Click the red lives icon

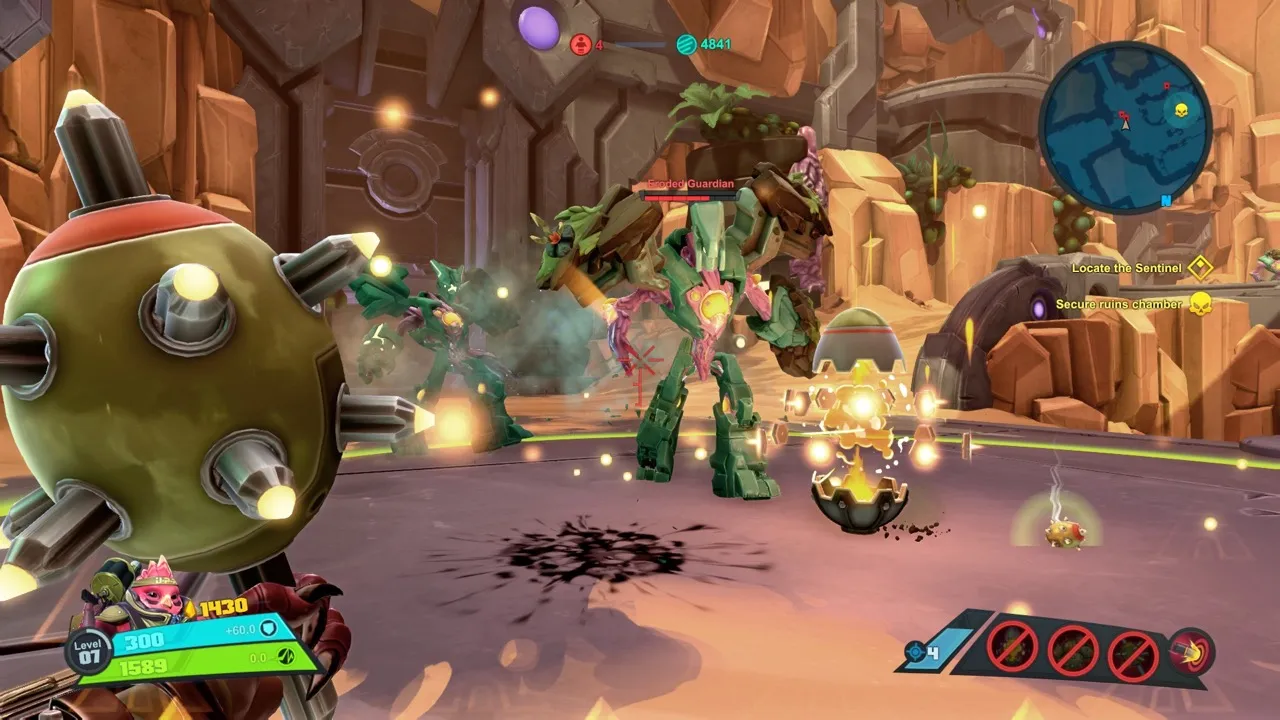pyautogui.click(x=581, y=44)
